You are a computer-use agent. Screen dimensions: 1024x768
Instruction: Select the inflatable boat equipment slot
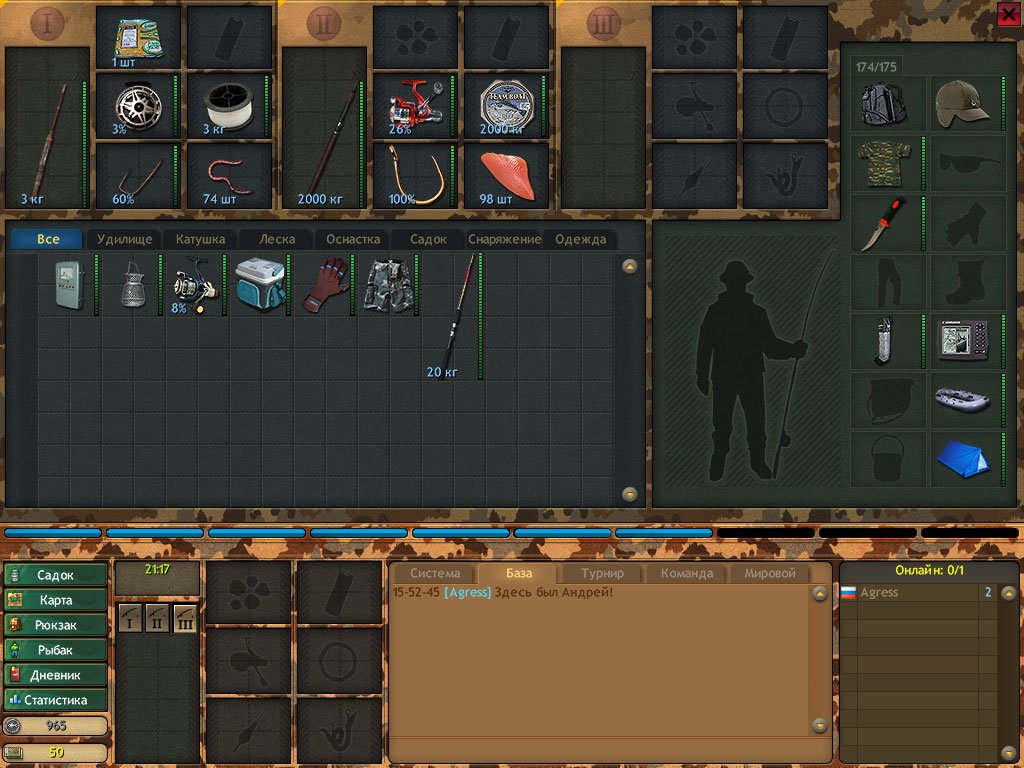coord(964,398)
